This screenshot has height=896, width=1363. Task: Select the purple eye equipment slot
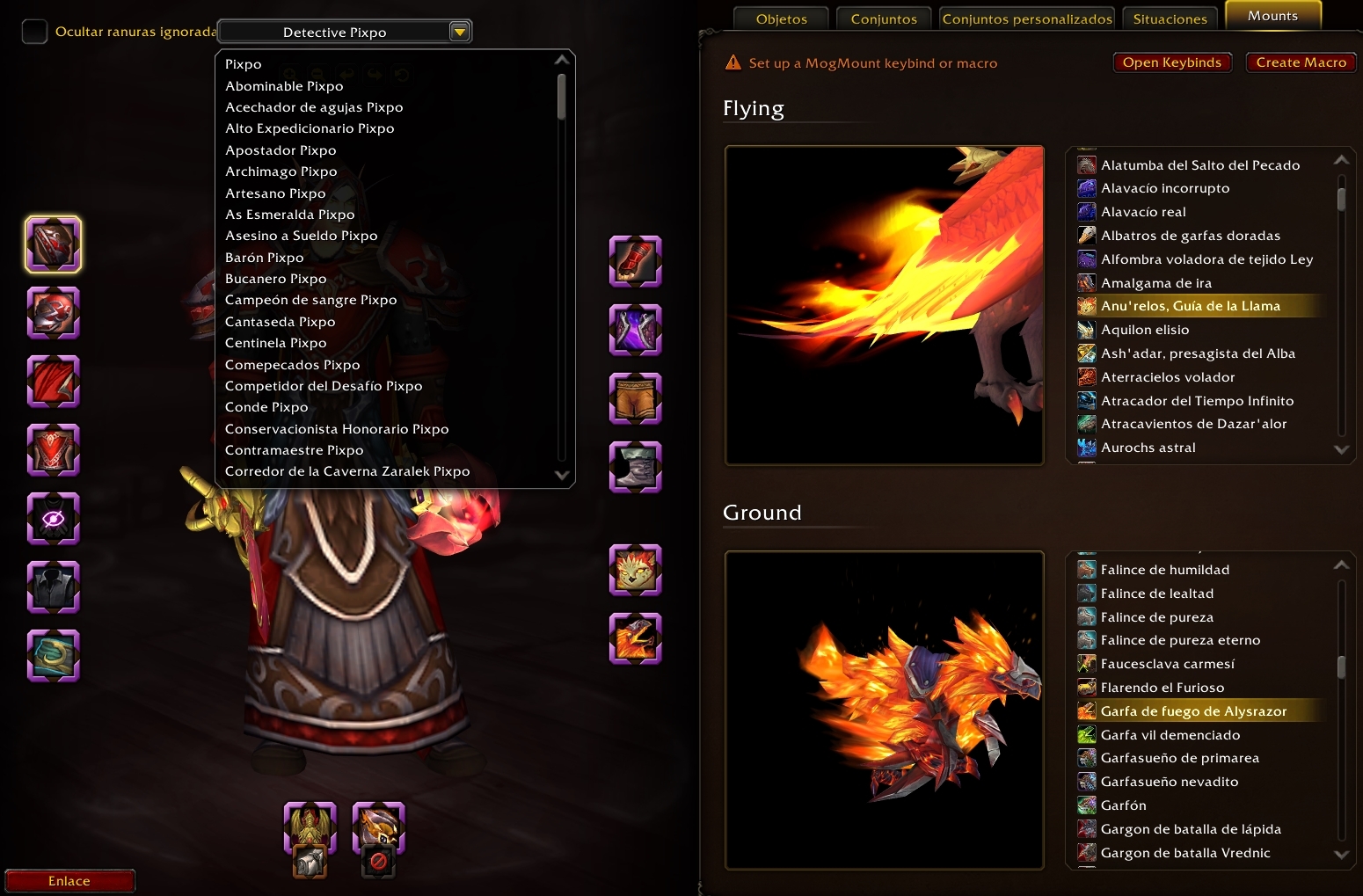(54, 519)
